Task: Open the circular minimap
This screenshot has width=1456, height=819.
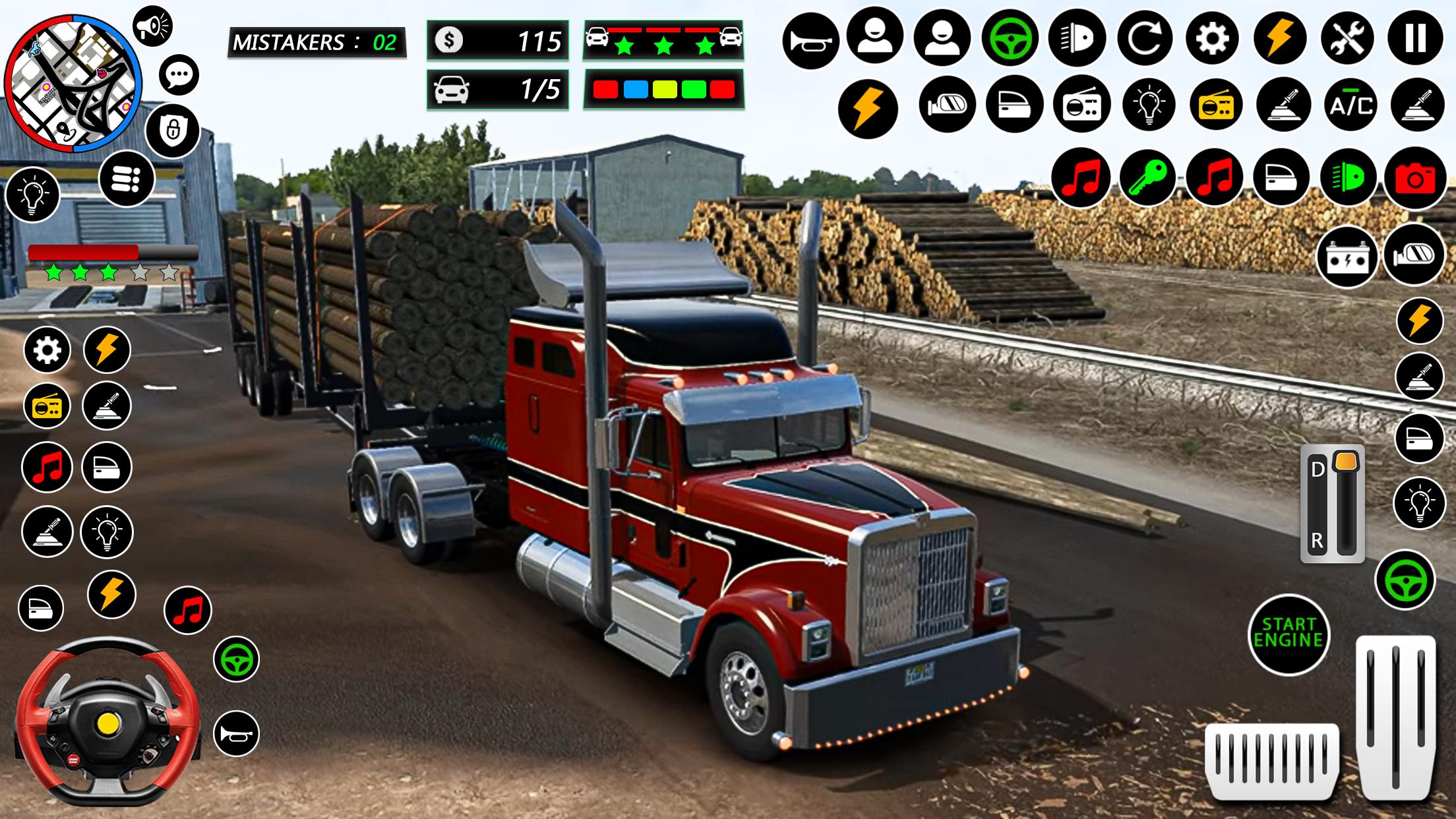Action: (x=73, y=84)
